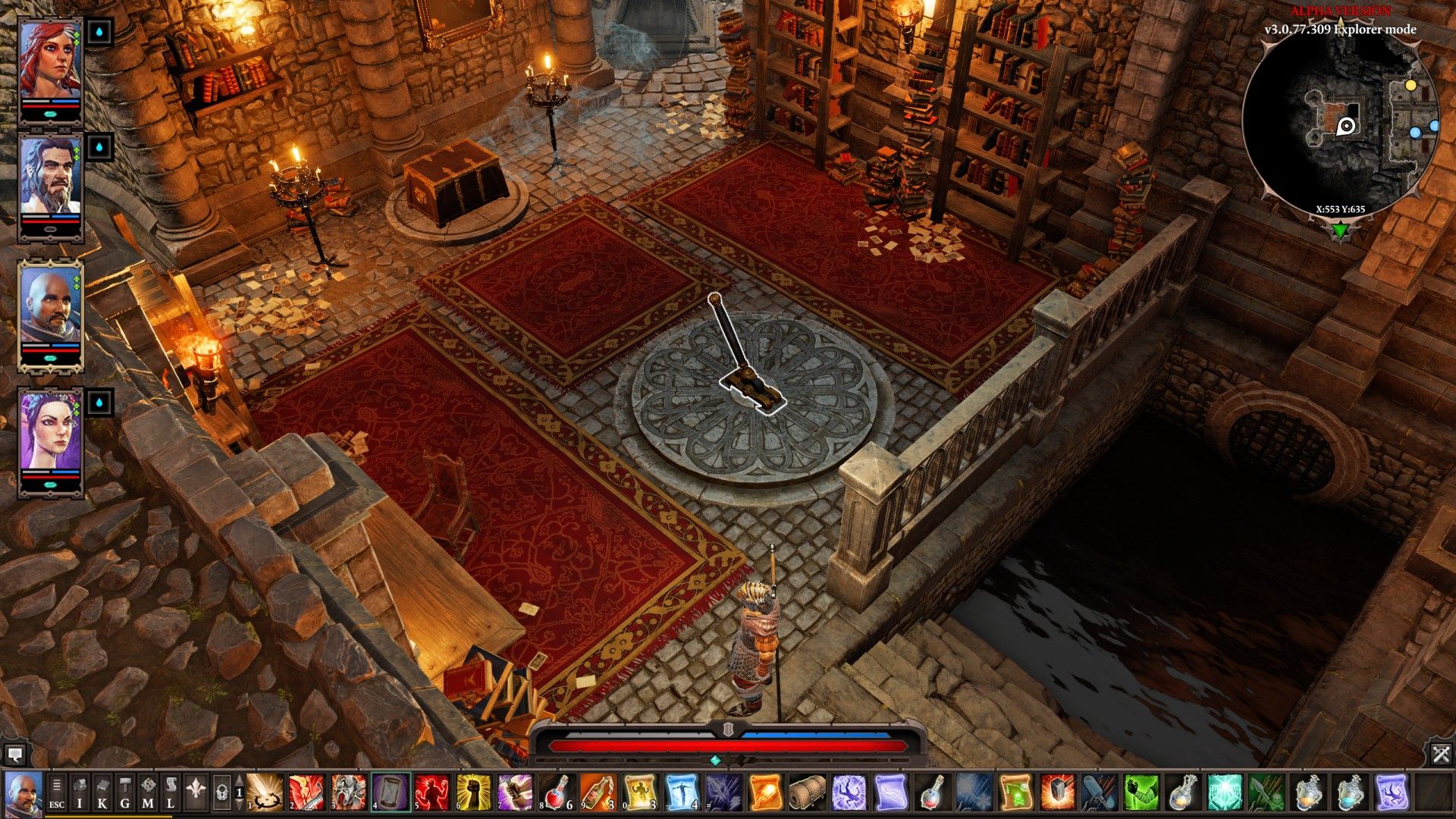Image resolution: width=1456 pixels, height=819 pixels.
Task: Select the red-haired woman's party portrait
Action: coord(50,61)
